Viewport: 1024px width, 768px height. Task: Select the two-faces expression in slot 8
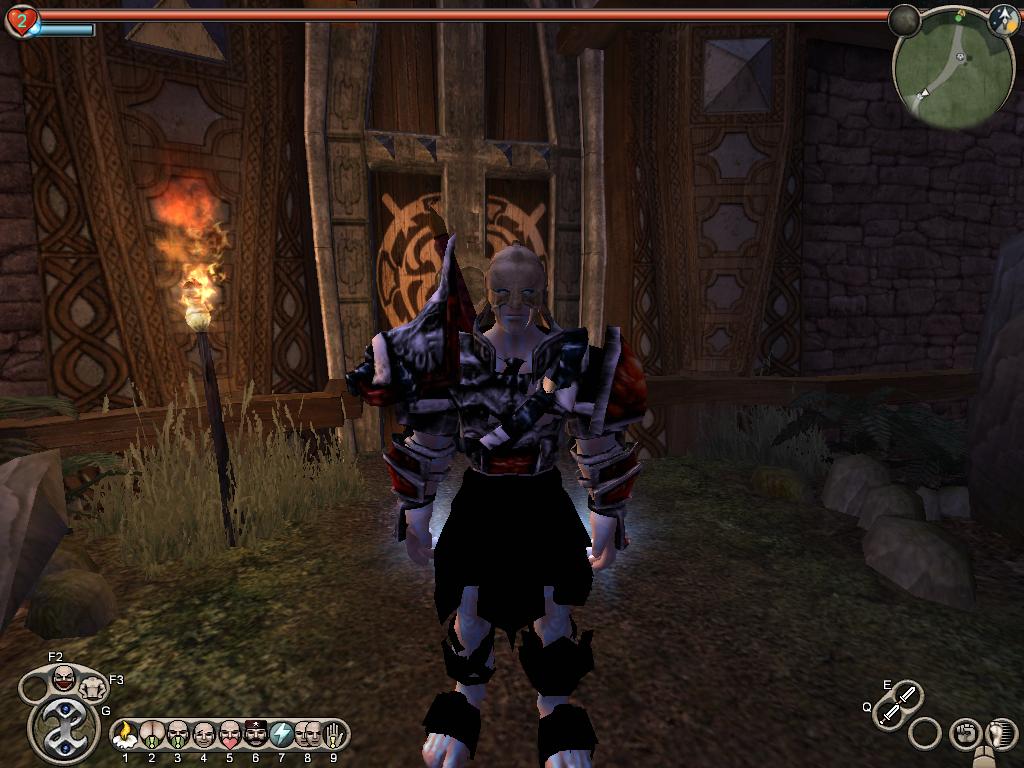coord(307,735)
